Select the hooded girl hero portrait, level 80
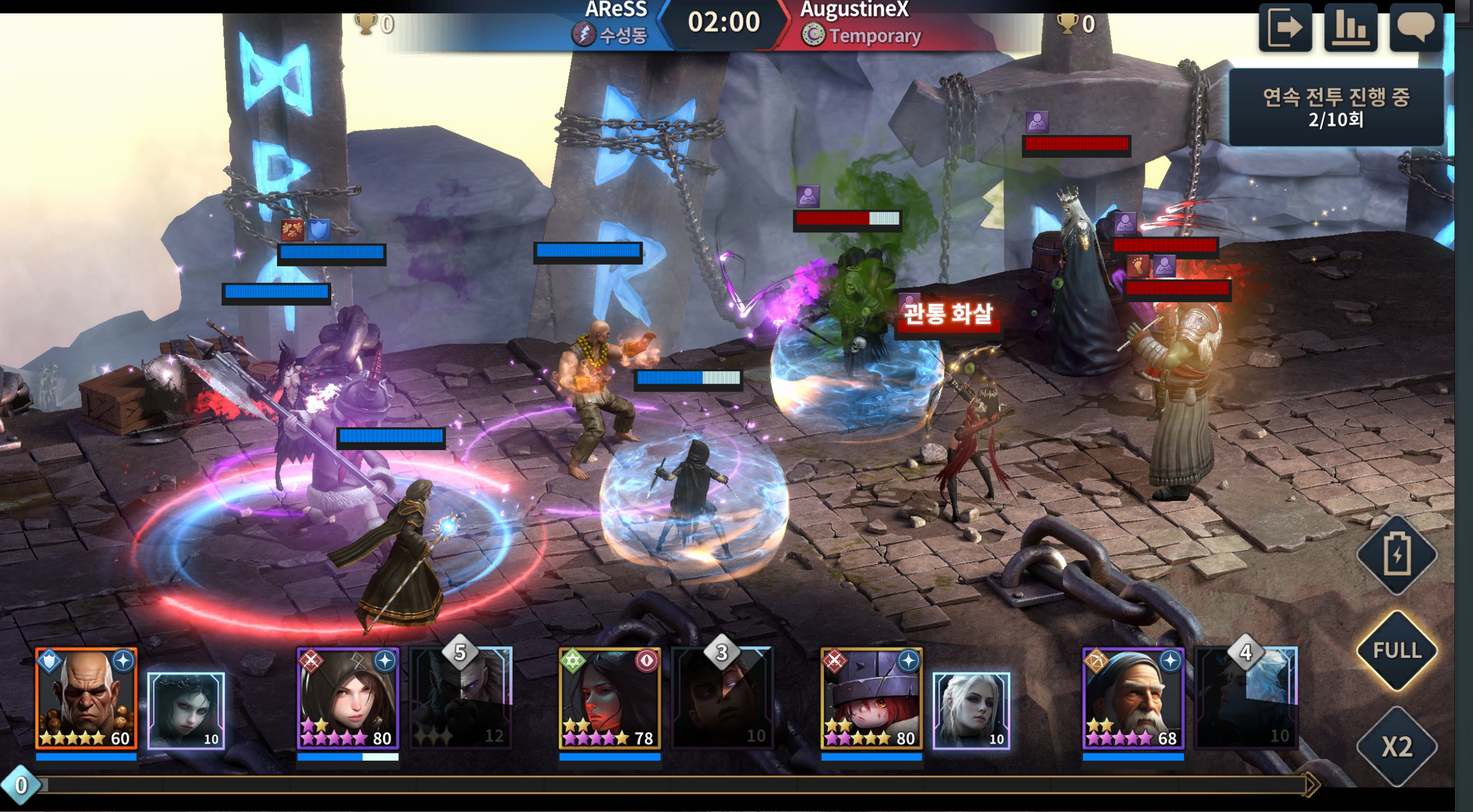The image size is (1473, 812). pyautogui.click(x=347, y=698)
